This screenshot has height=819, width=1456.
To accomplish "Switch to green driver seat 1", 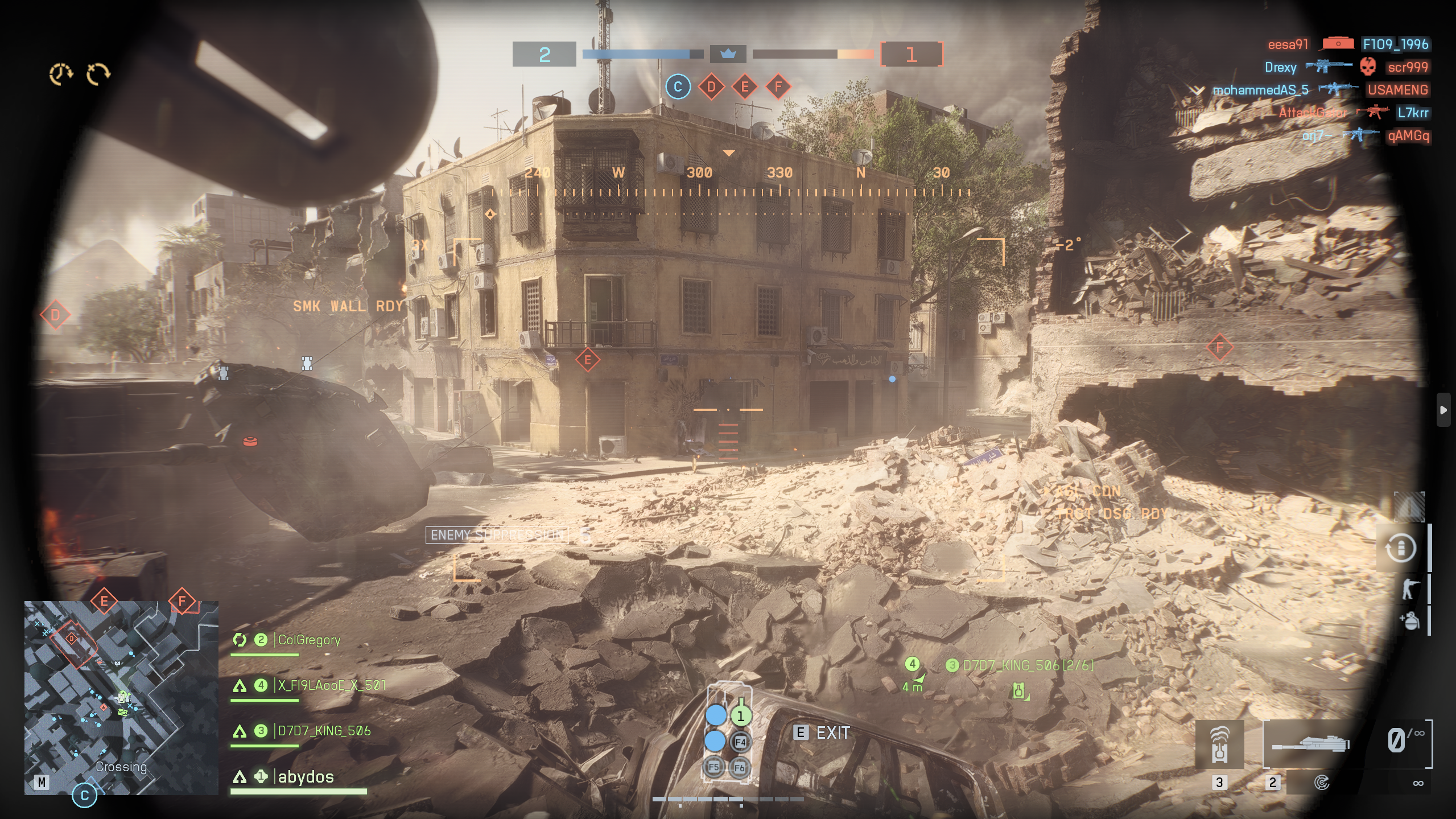I will [740, 716].
